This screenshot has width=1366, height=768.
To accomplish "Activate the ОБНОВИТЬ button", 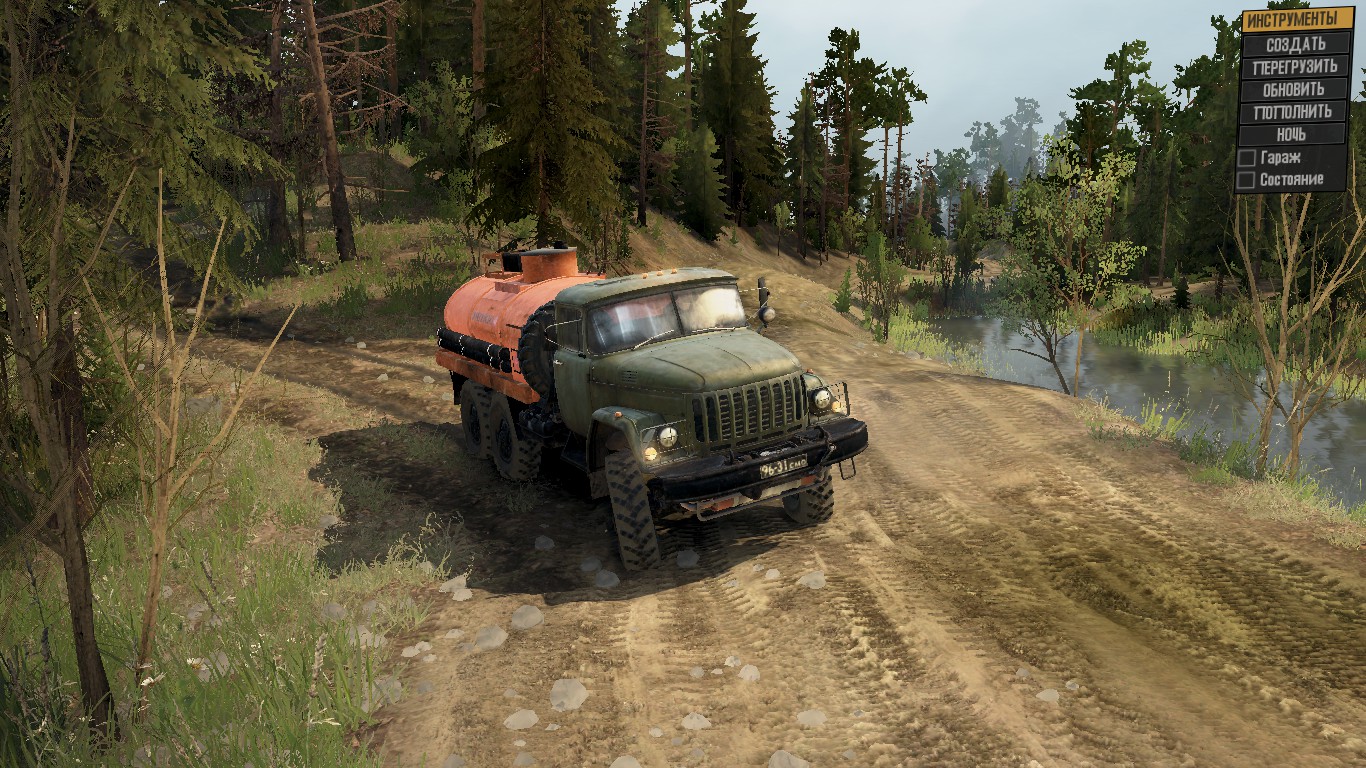I will pyautogui.click(x=1295, y=89).
